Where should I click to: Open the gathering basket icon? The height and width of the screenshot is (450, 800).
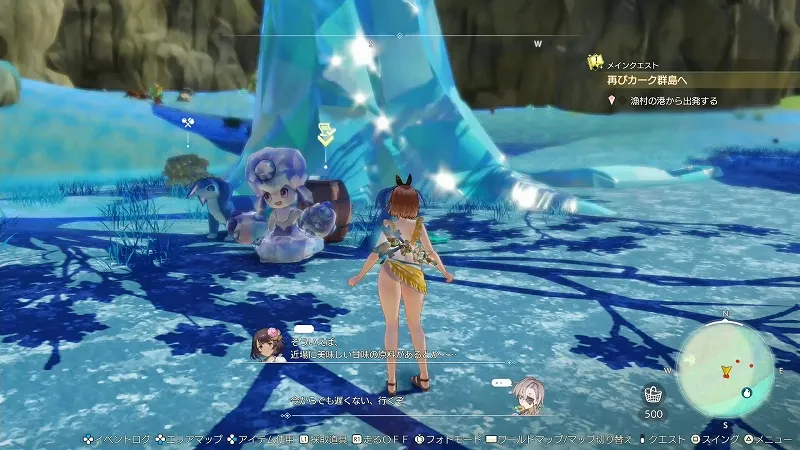click(x=653, y=393)
